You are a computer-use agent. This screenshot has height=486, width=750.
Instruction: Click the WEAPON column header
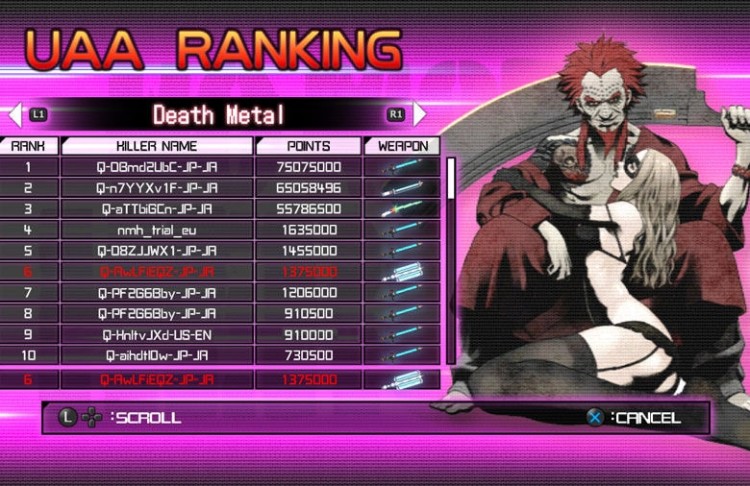point(402,146)
